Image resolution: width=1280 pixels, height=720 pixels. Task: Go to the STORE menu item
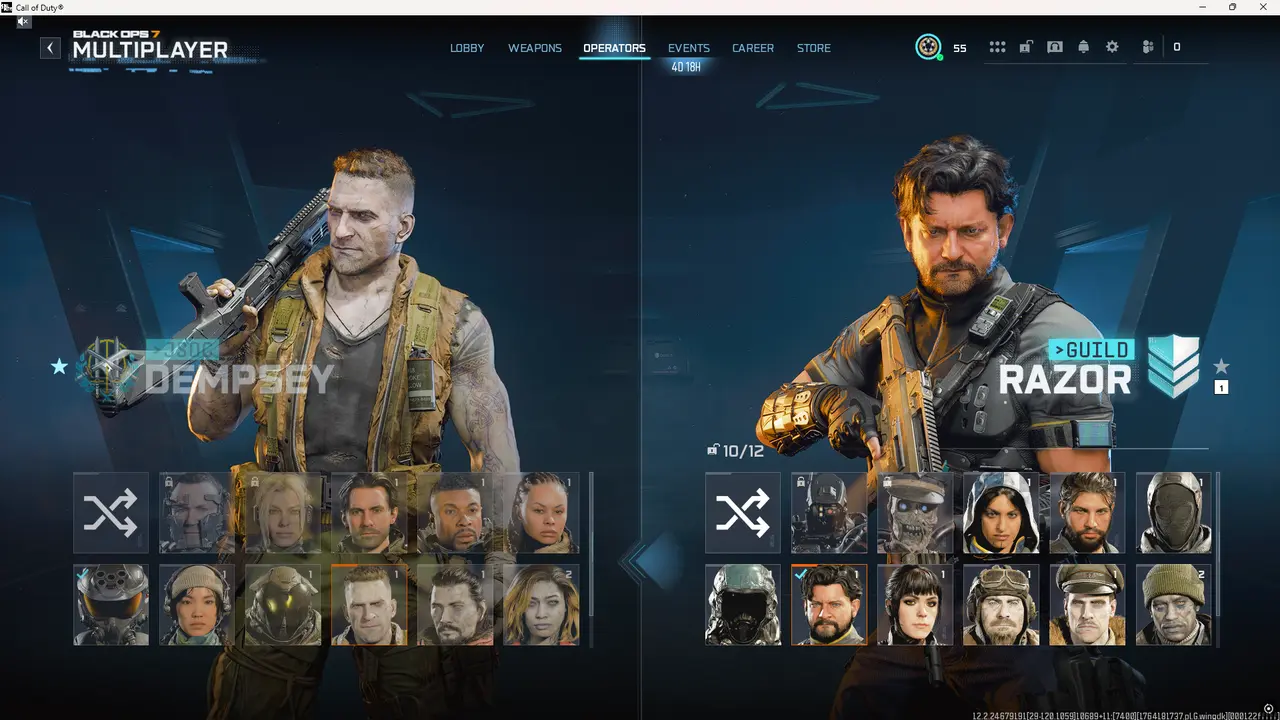[813, 48]
